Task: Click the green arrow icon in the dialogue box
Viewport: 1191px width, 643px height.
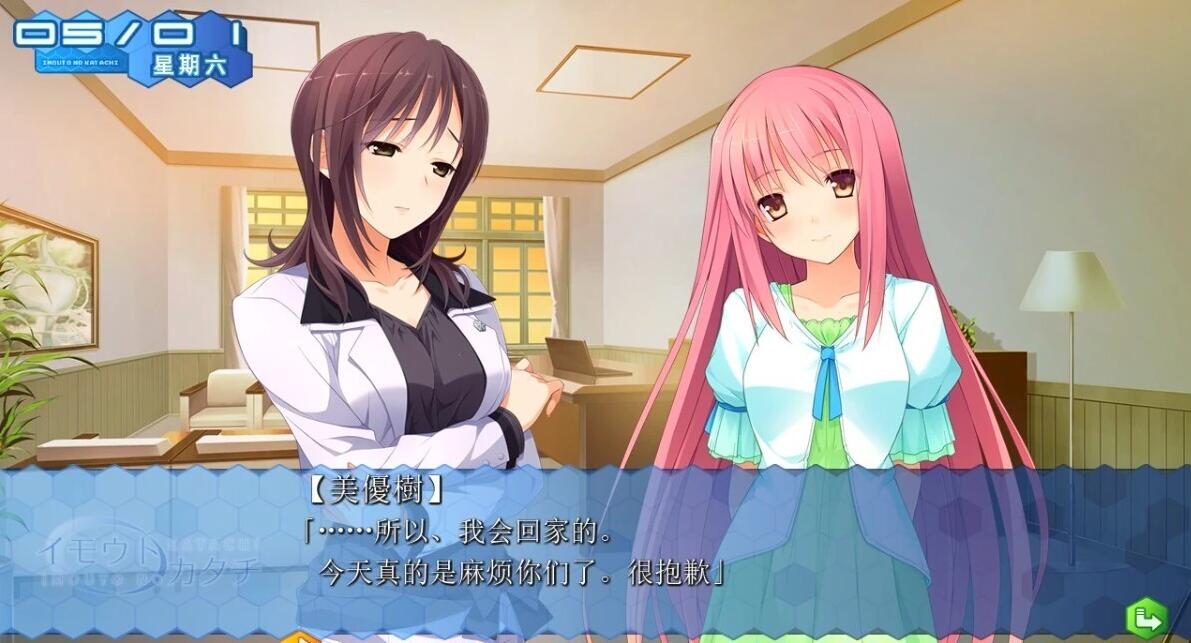Action: (1147, 618)
